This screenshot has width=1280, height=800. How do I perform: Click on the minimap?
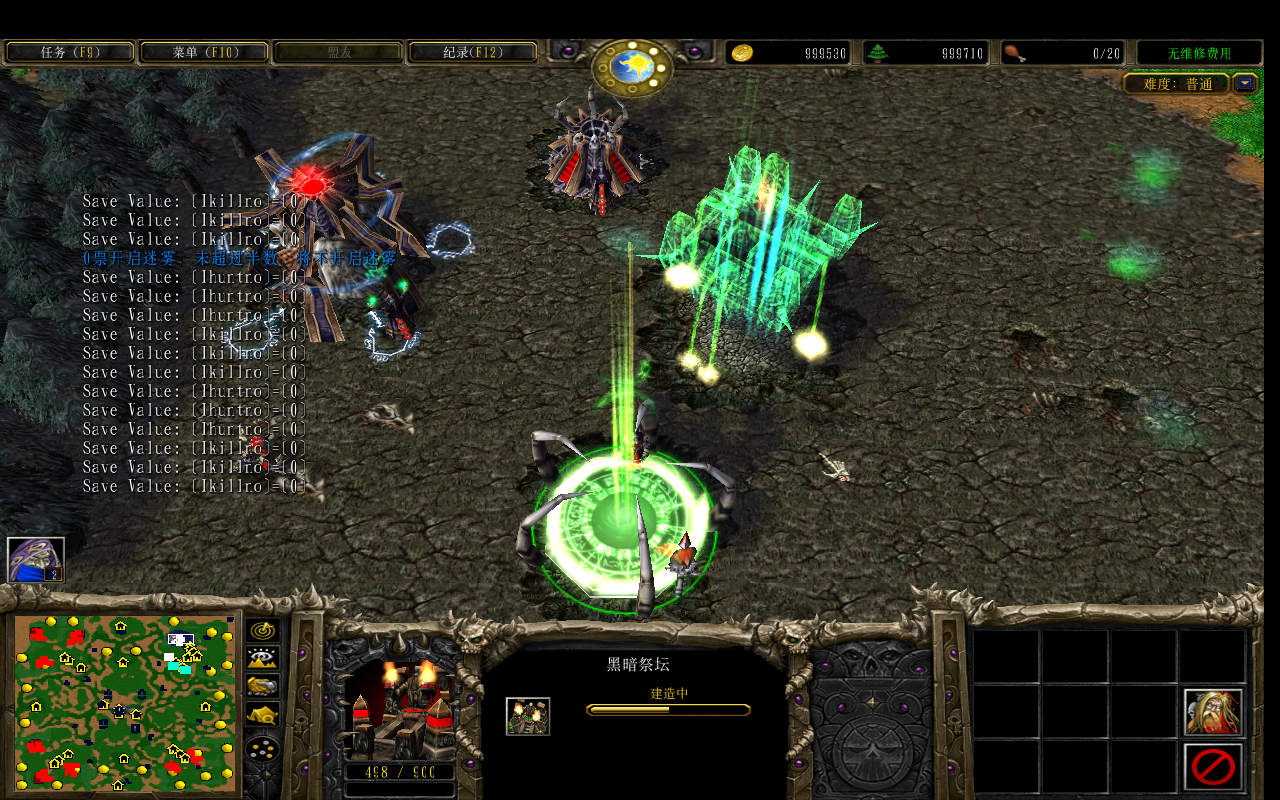click(x=125, y=702)
